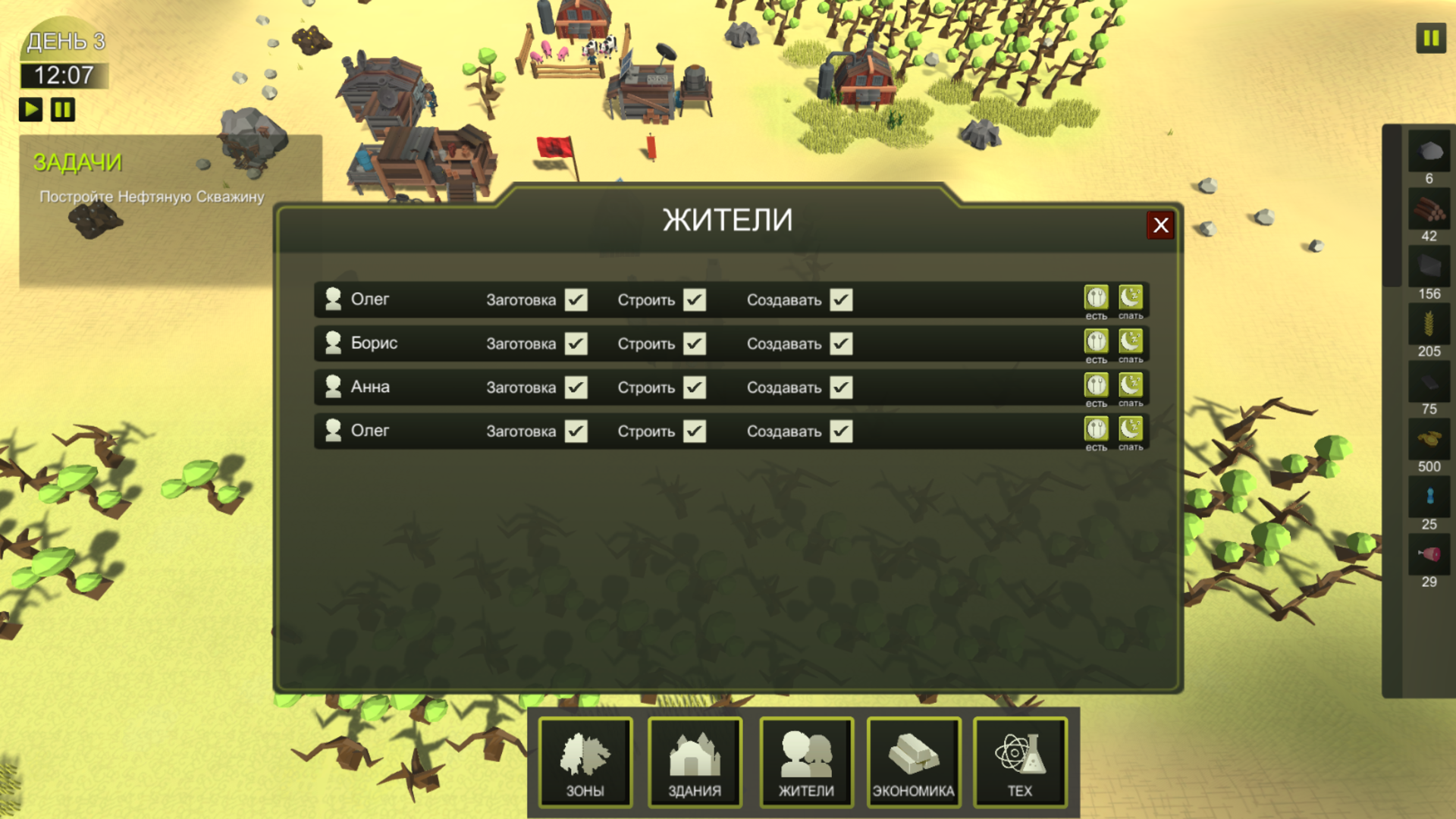Open the Зоны panel
1456x819 pixels.
[584, 762]
